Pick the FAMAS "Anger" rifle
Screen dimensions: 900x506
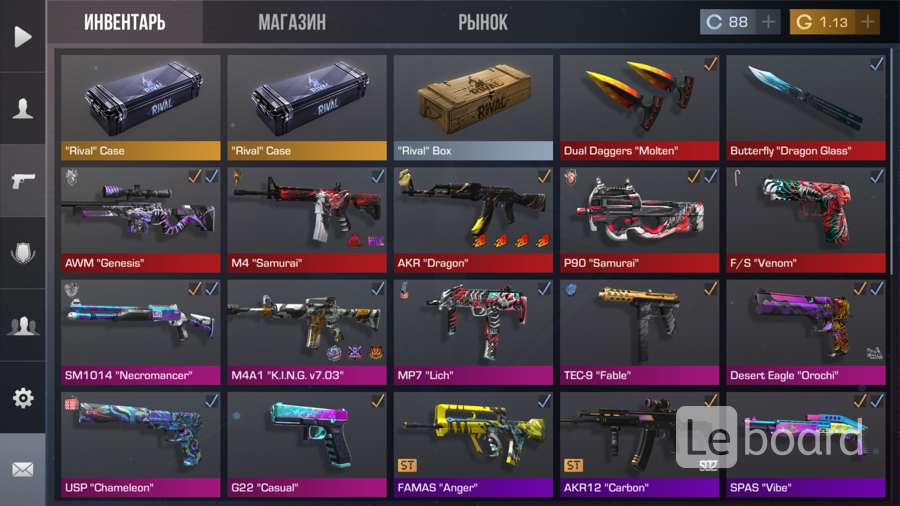point(473,444)
